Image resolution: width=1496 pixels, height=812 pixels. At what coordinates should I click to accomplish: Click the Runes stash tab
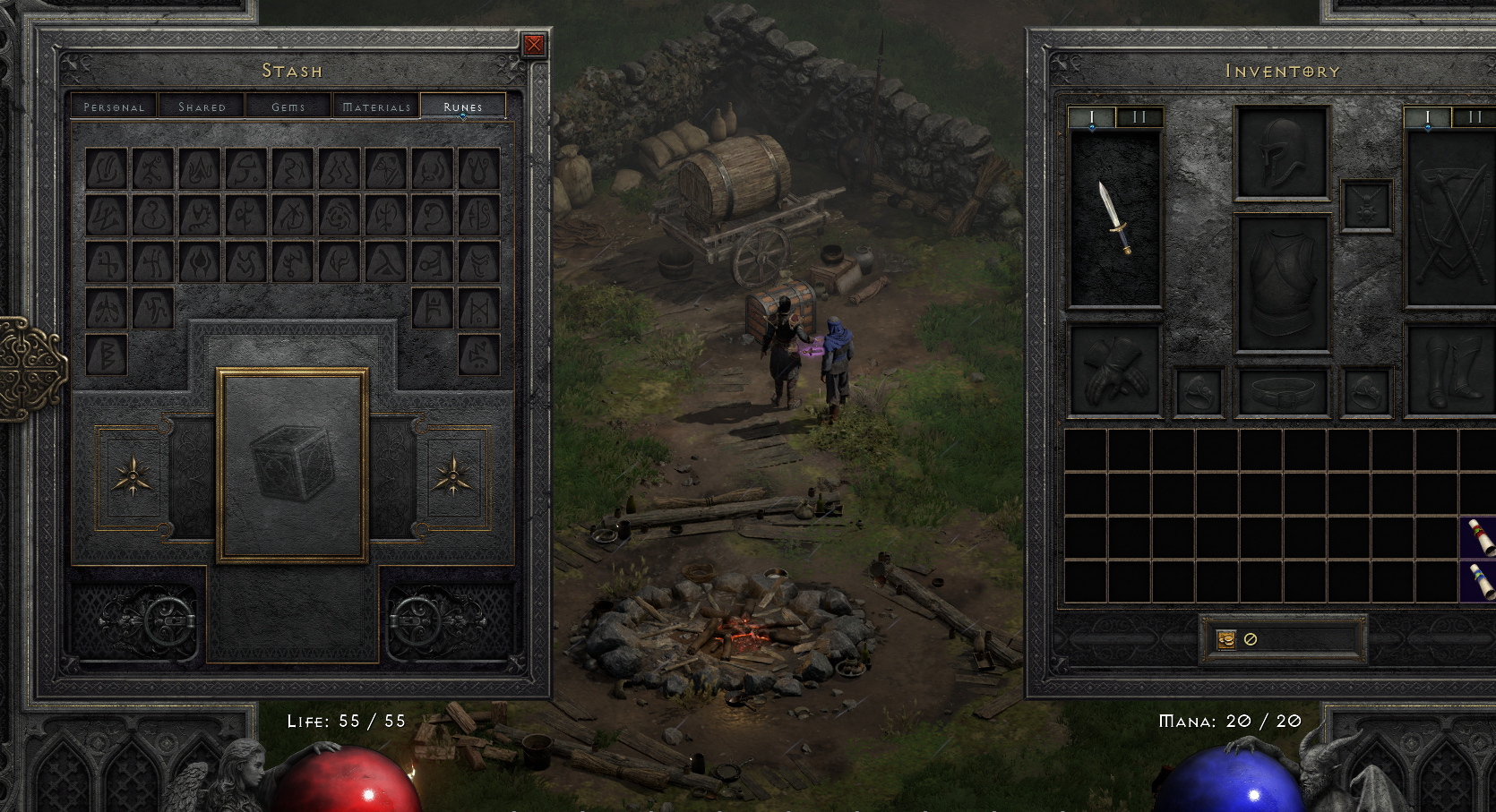[x=462, y=107]
